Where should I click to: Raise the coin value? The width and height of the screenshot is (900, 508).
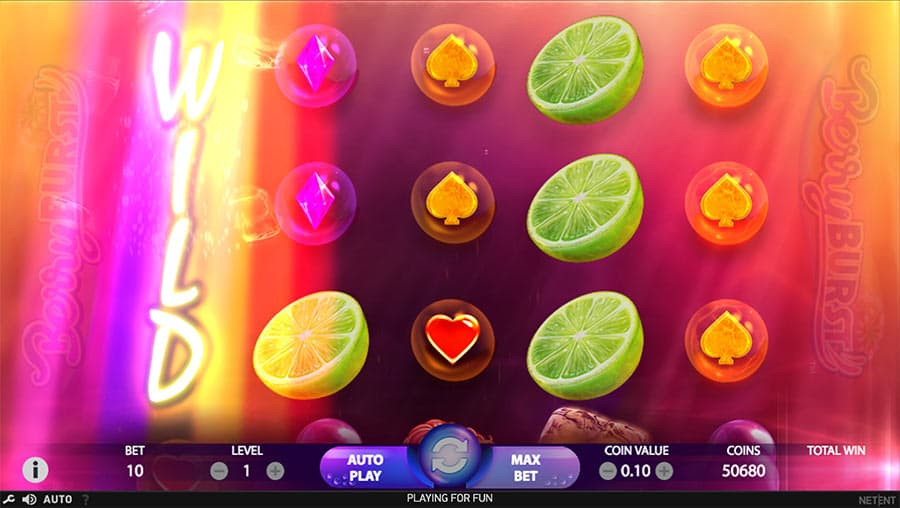pyautogui.click(x=664, y=471)
